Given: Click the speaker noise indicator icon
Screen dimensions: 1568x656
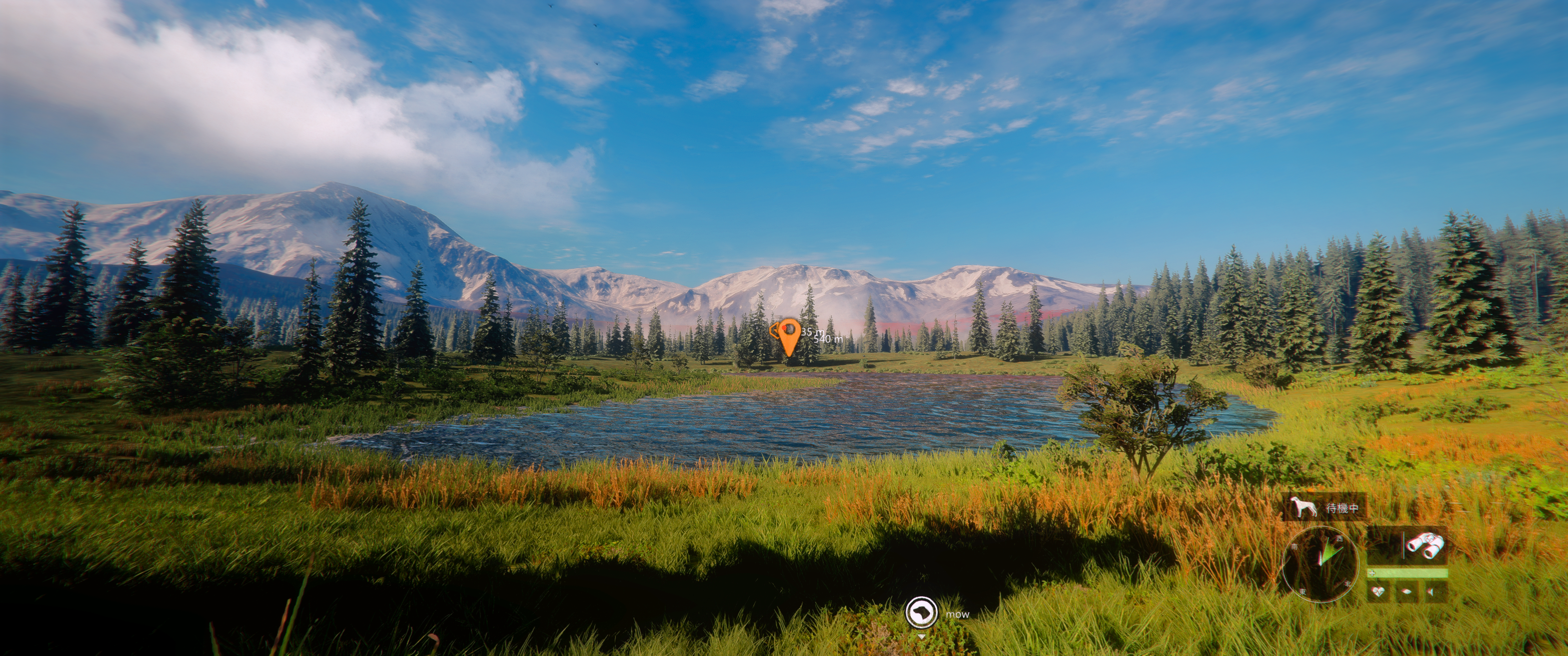Looking at the screenshot, I should click(x=1432, y=591).
